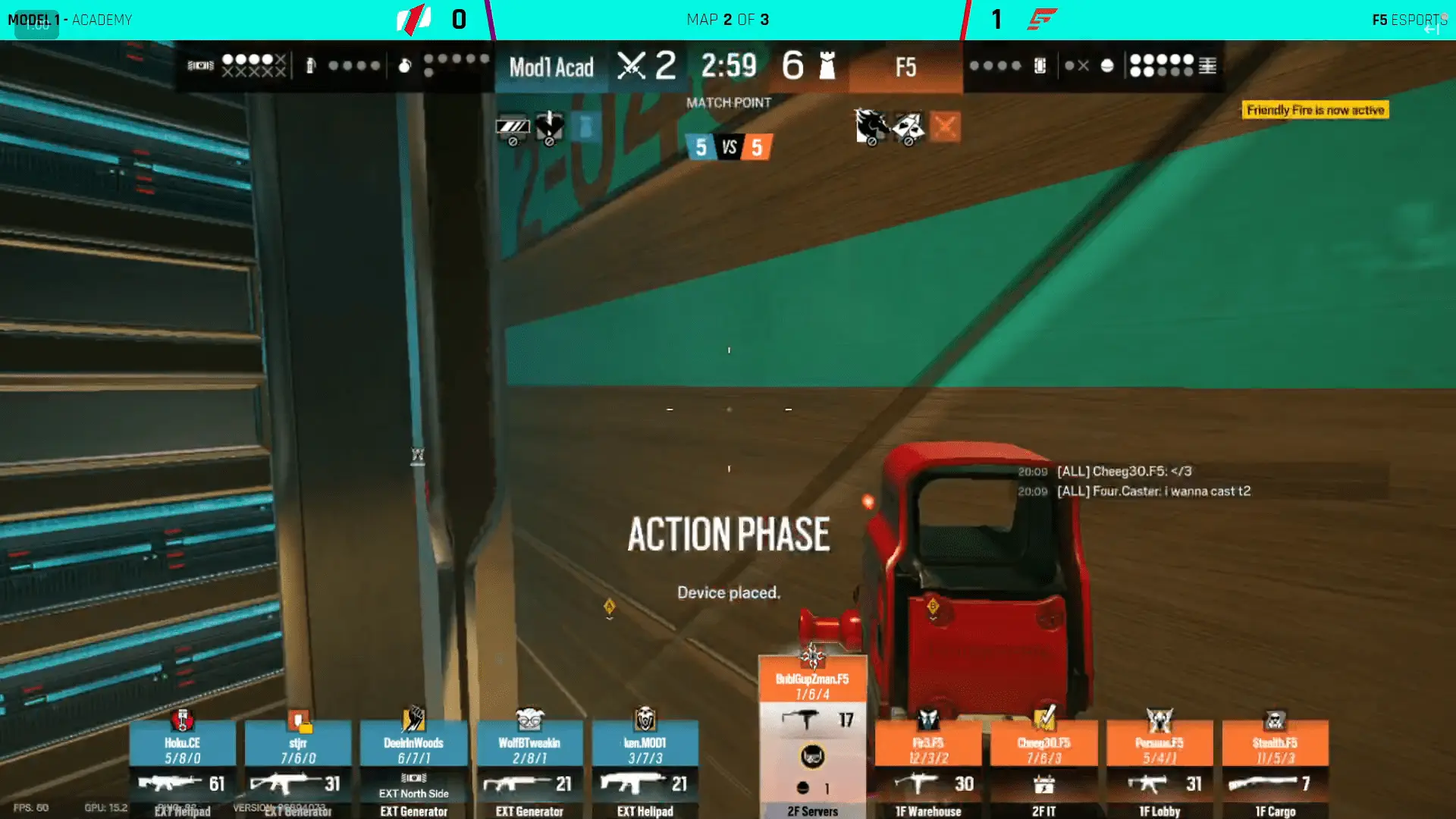This screenshot has width=1456, height=819.
Task: Expand the Mod1 Acad team panel
Action: tap(551, 67)
